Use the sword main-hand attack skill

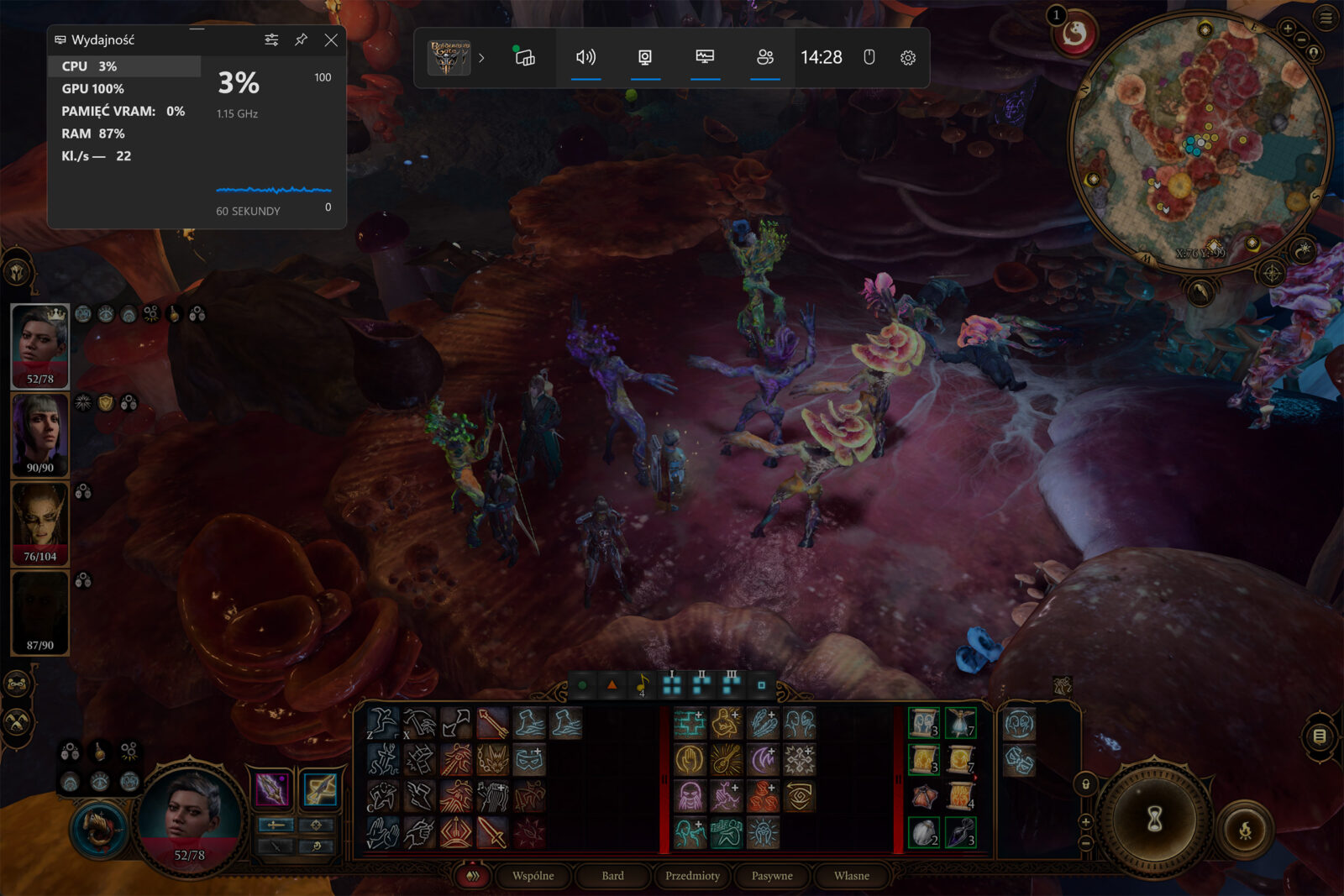pyautogui.click(x=493, y=832)
